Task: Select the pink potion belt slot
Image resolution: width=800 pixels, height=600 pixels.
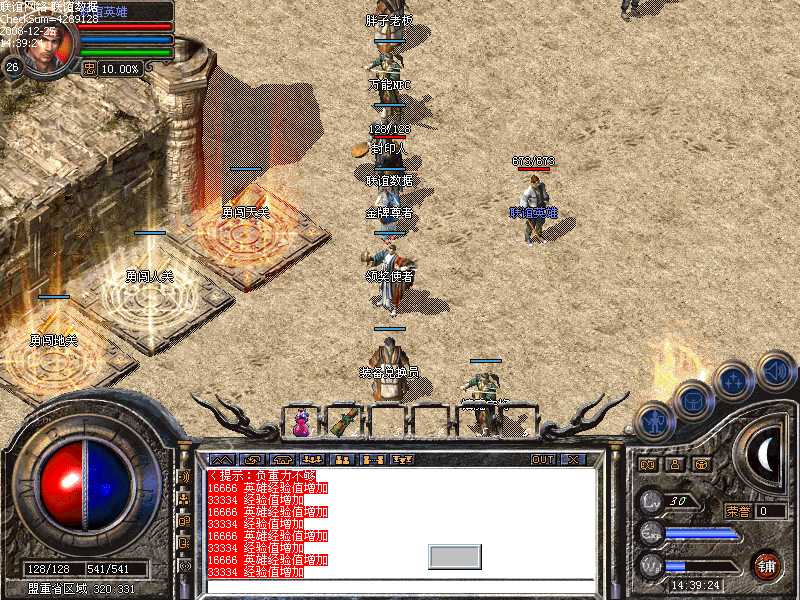Action: 301,423
